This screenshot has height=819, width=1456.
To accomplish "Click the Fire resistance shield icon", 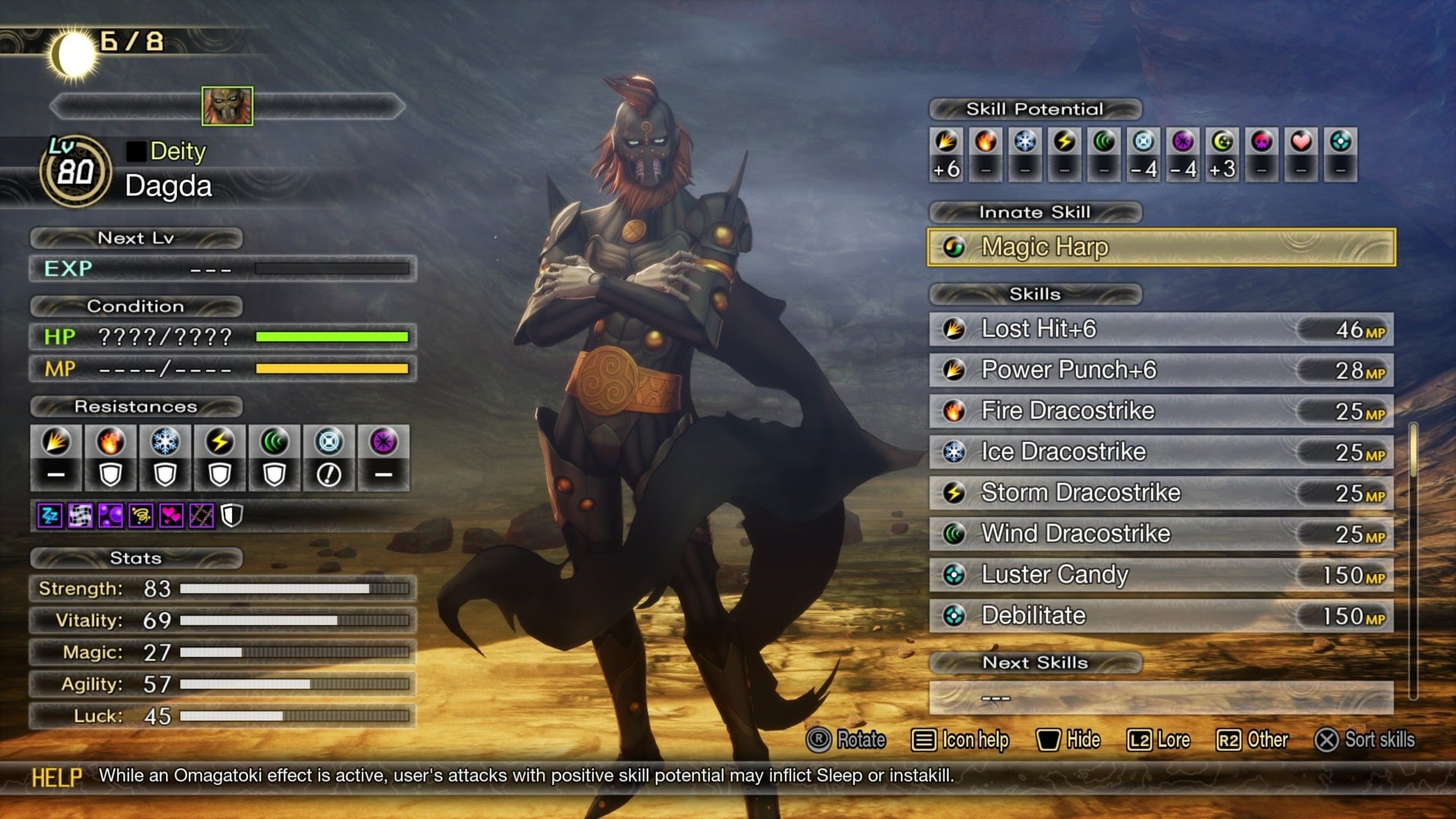I will (110, 474).
